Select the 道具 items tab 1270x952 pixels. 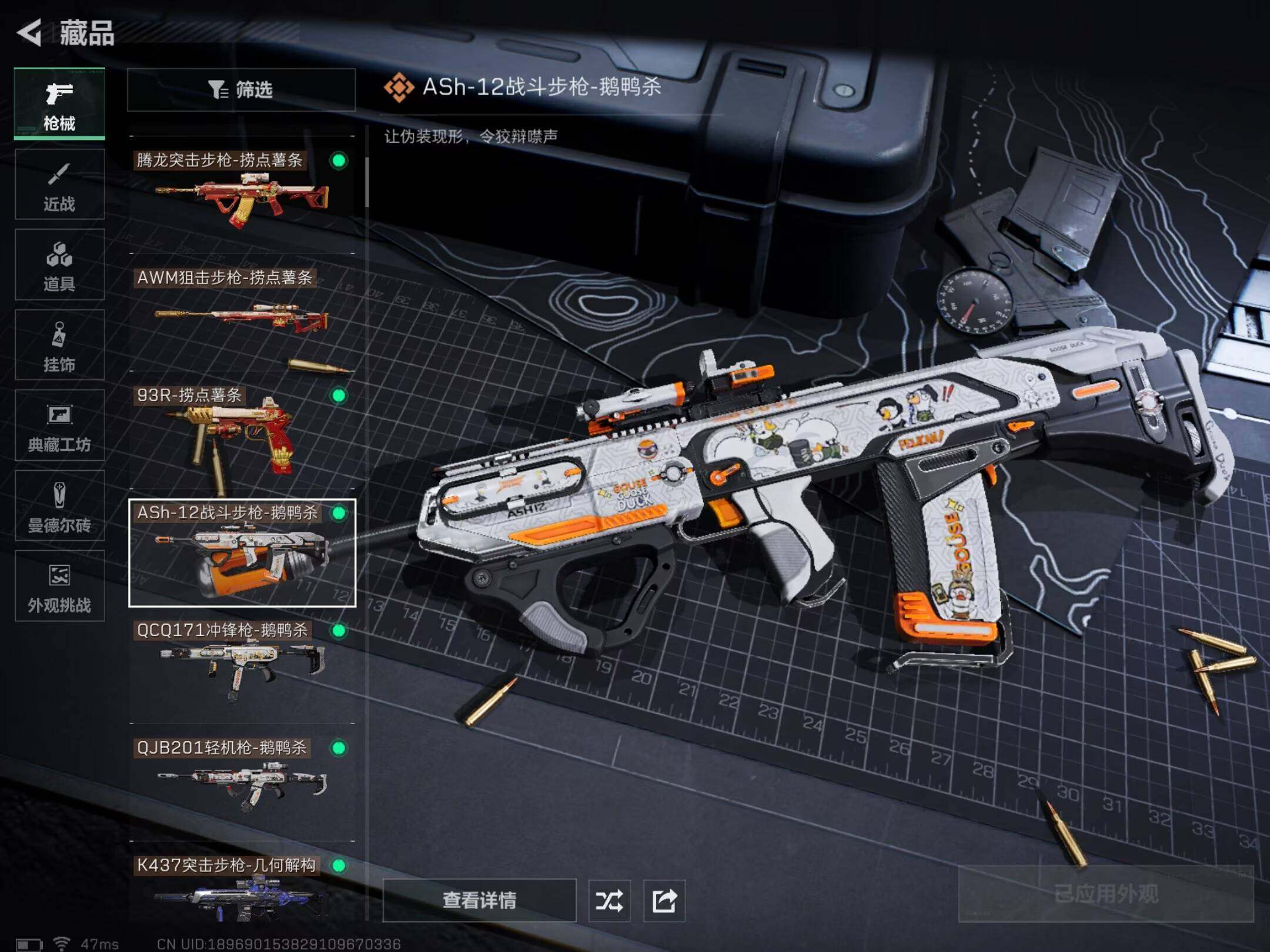tap(59, 264)
